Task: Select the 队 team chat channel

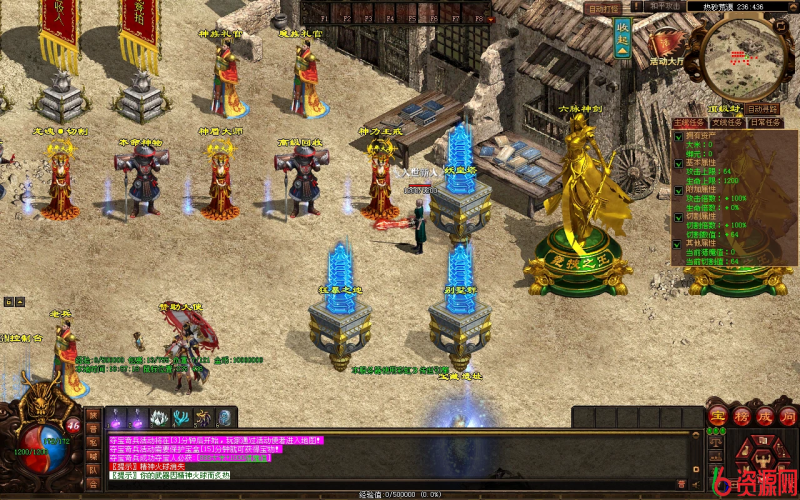Action: click(x=93, y=468)
